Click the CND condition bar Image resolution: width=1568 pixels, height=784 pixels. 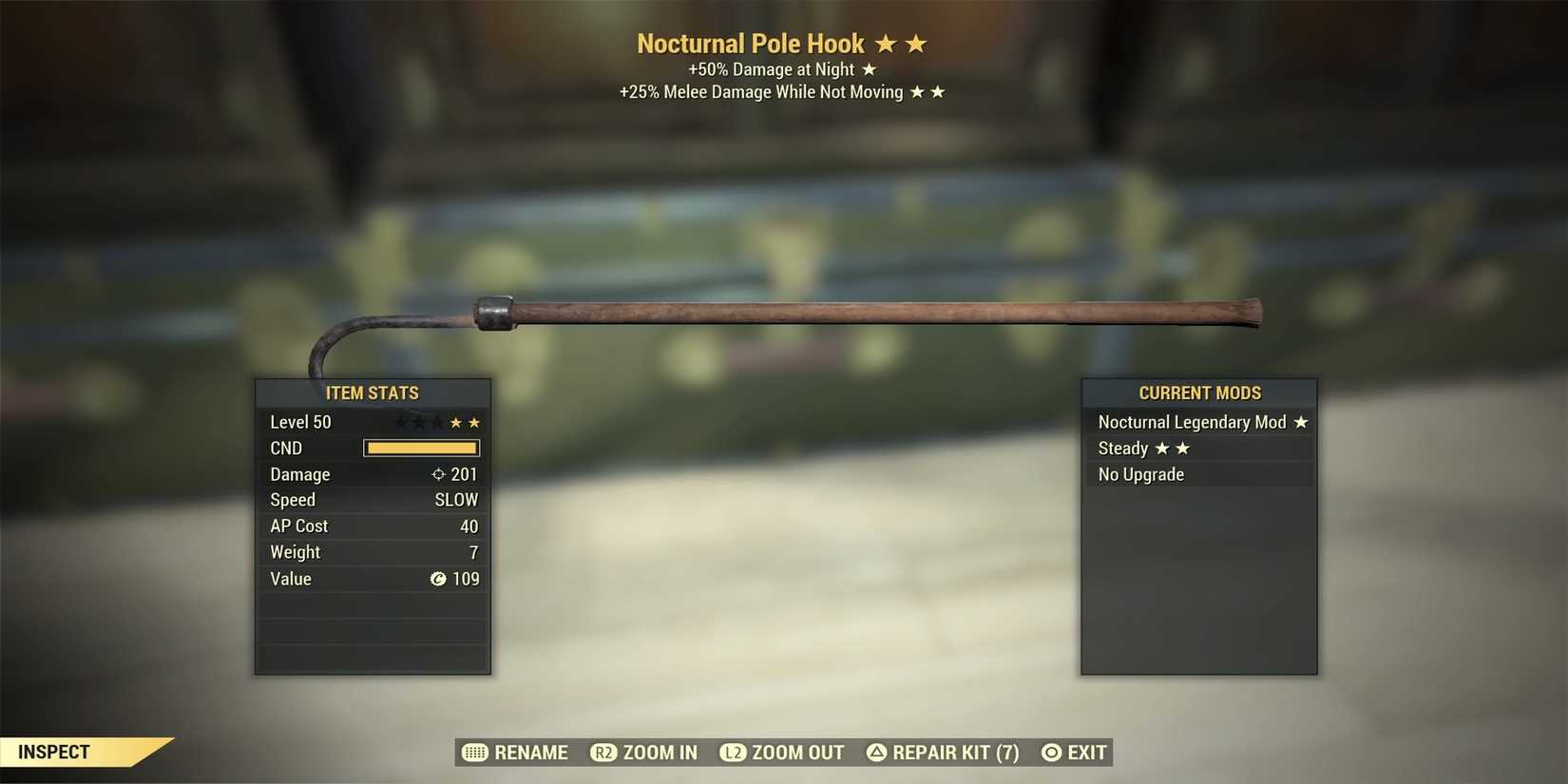click(x=421, y=448)
